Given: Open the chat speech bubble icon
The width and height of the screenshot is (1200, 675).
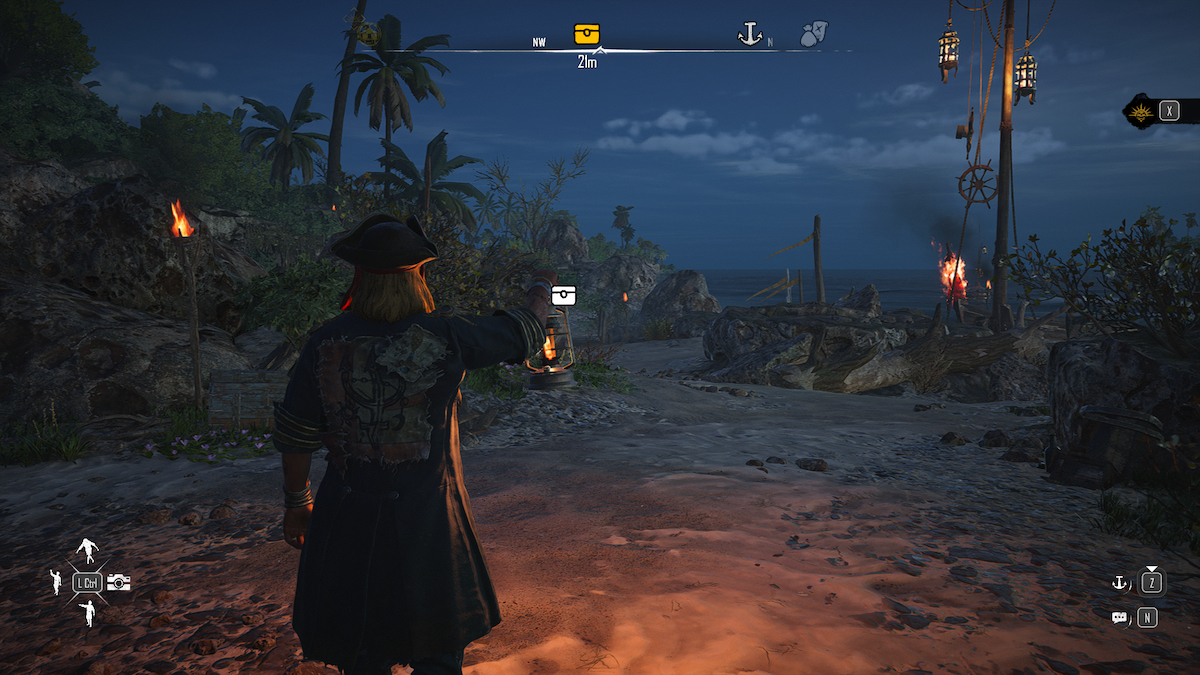Looking at the screenshot, I should pyautogui.click(x=1119, y=618).
